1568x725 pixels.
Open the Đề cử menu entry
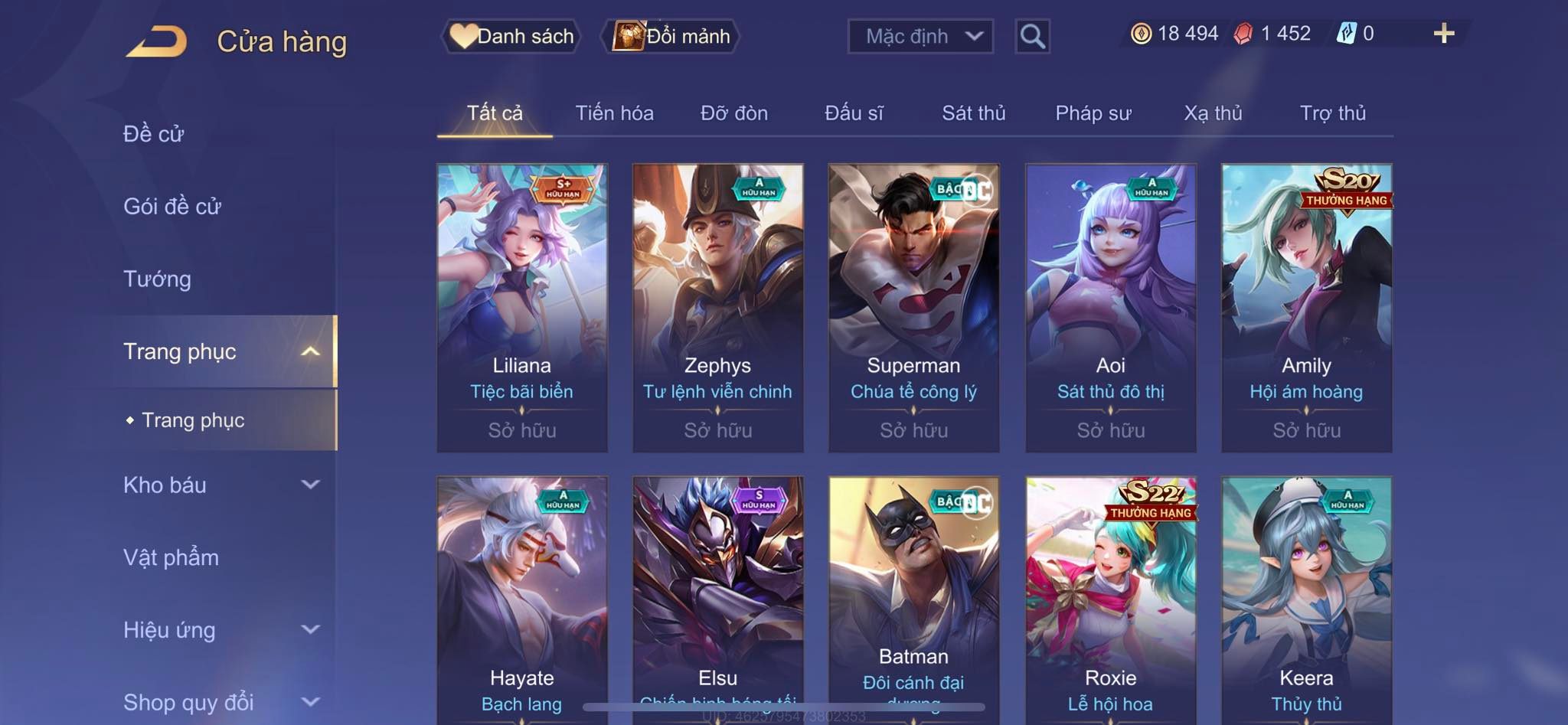tap(154, 134)
